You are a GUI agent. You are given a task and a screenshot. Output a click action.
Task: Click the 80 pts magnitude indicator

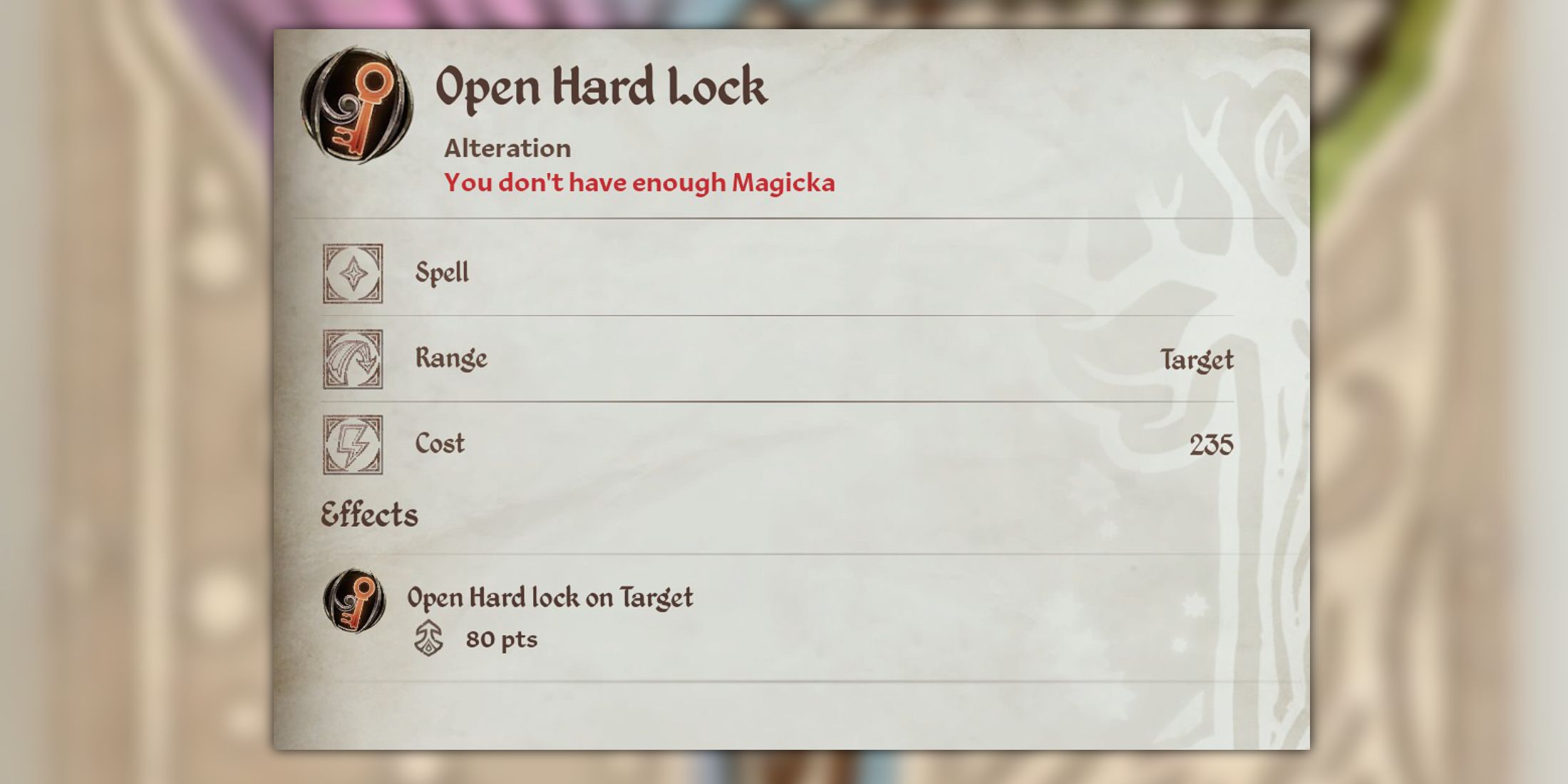pos(503,639)
